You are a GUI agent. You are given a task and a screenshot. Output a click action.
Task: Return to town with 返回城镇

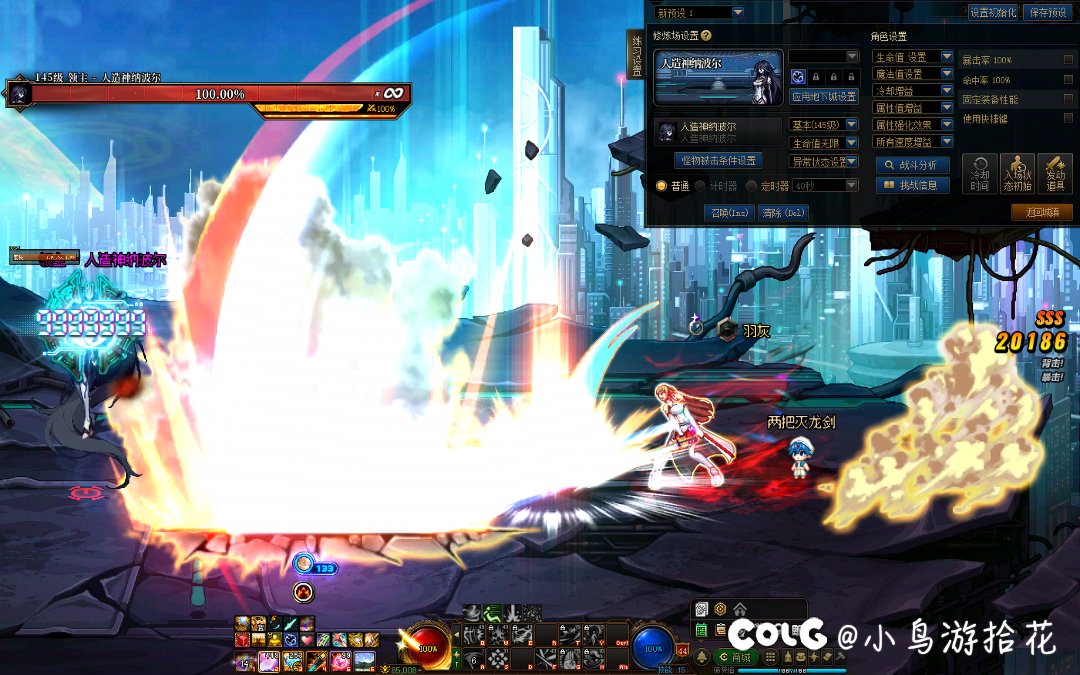click(x=1042, y=212)
